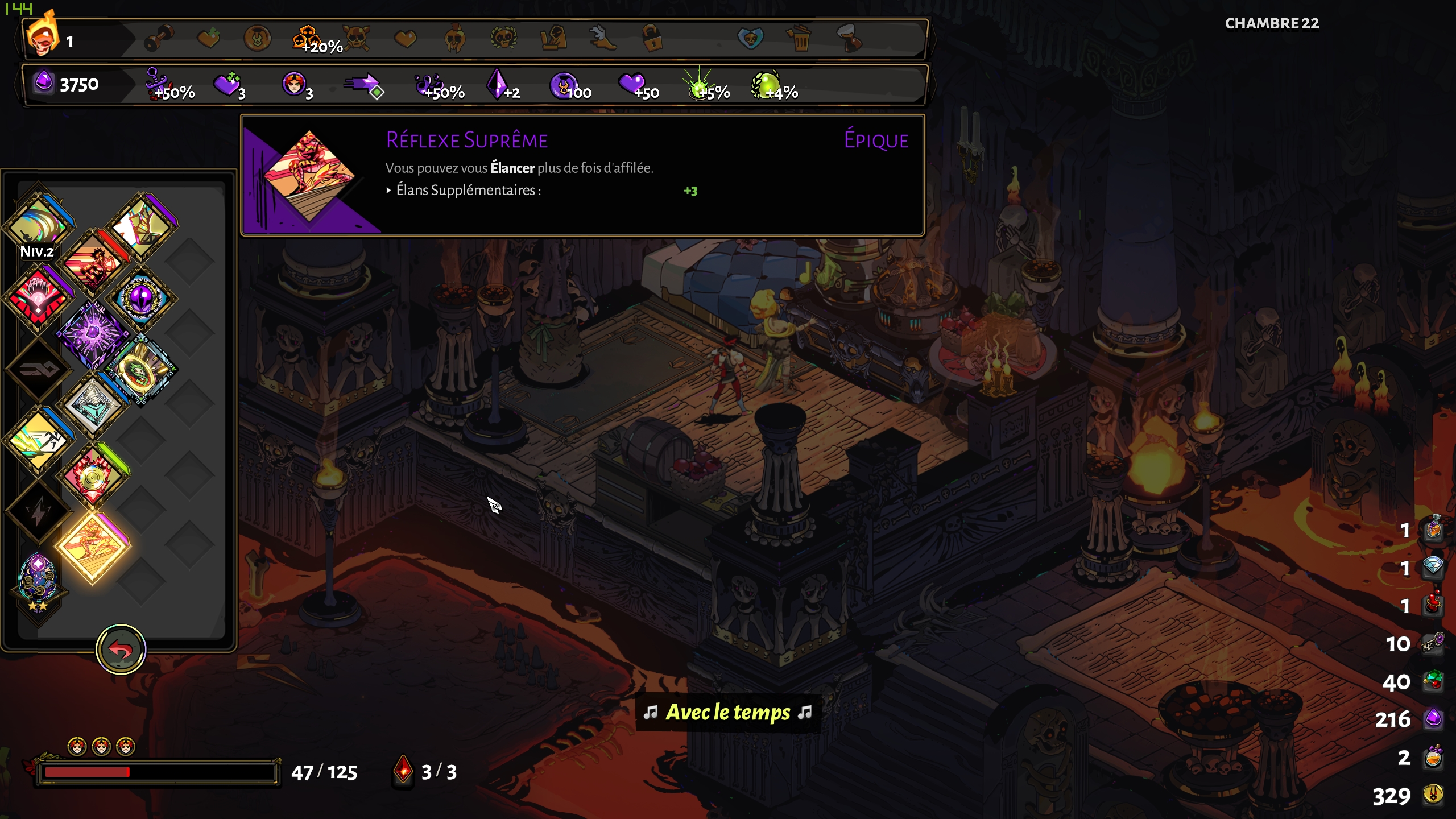Click the green laurel +4% mirror talent
This screenshot has width=1456, height=819.
pyautogui.click(x=767, y=85)
